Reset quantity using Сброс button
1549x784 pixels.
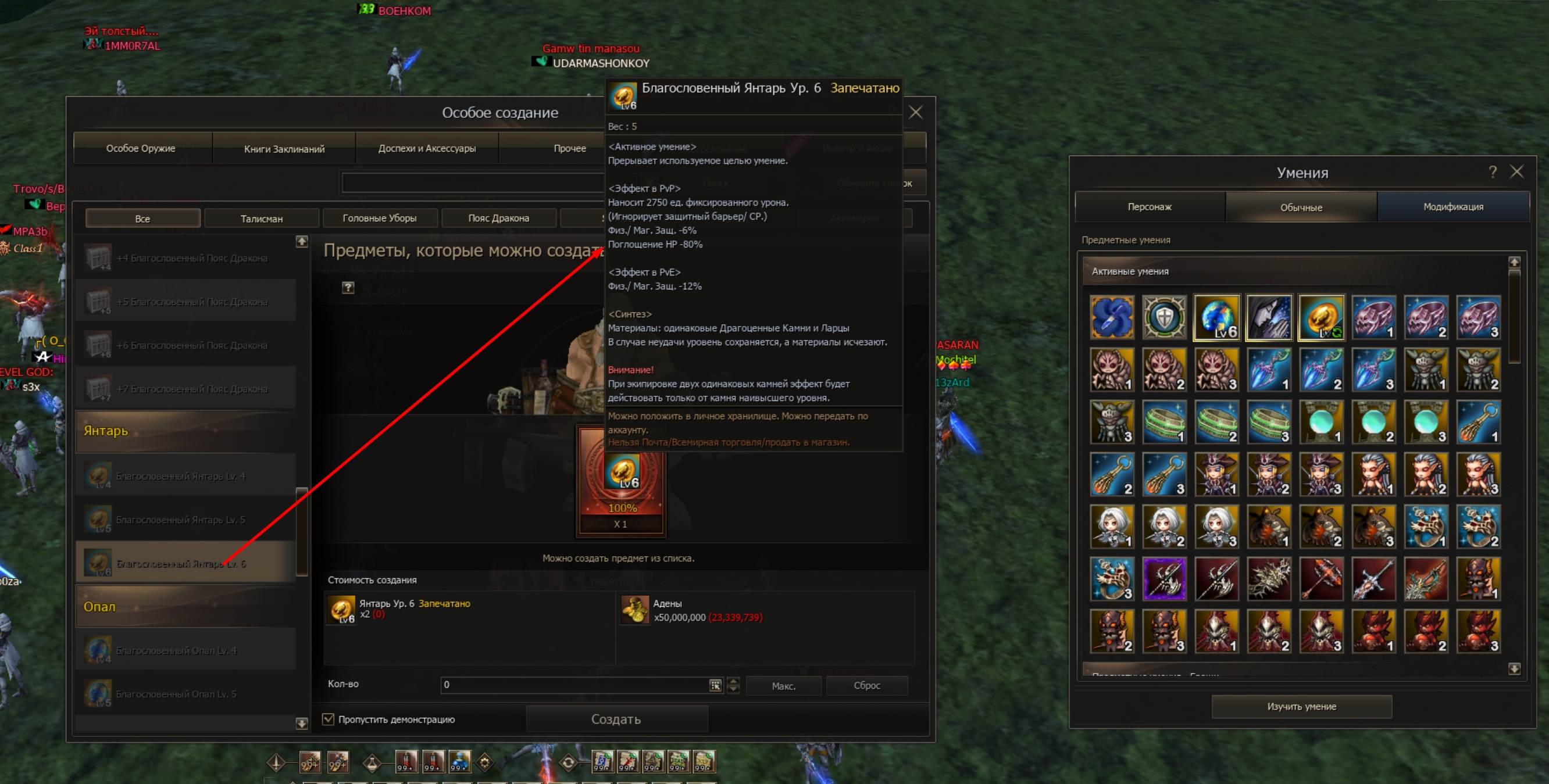[x=866, y=685]
